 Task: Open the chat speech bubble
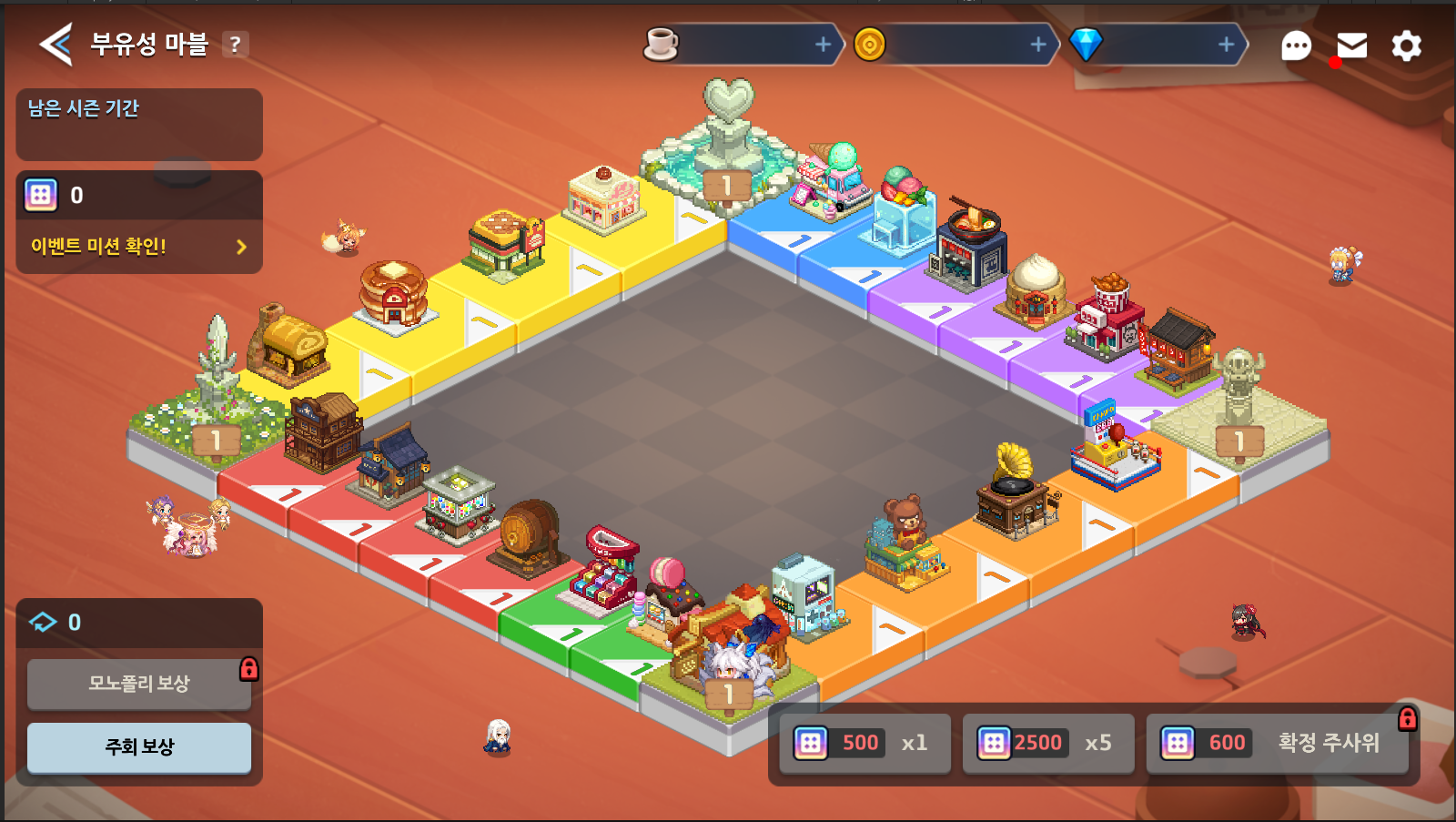(1296, 46)
